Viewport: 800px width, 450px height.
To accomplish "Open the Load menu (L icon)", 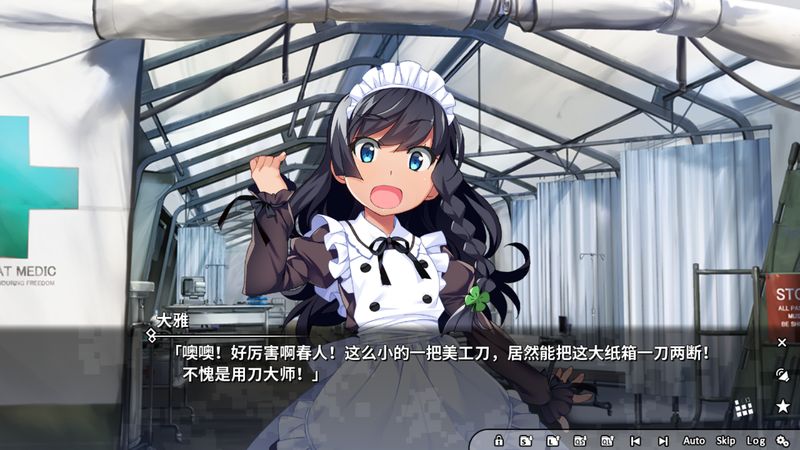I will 553,440.
